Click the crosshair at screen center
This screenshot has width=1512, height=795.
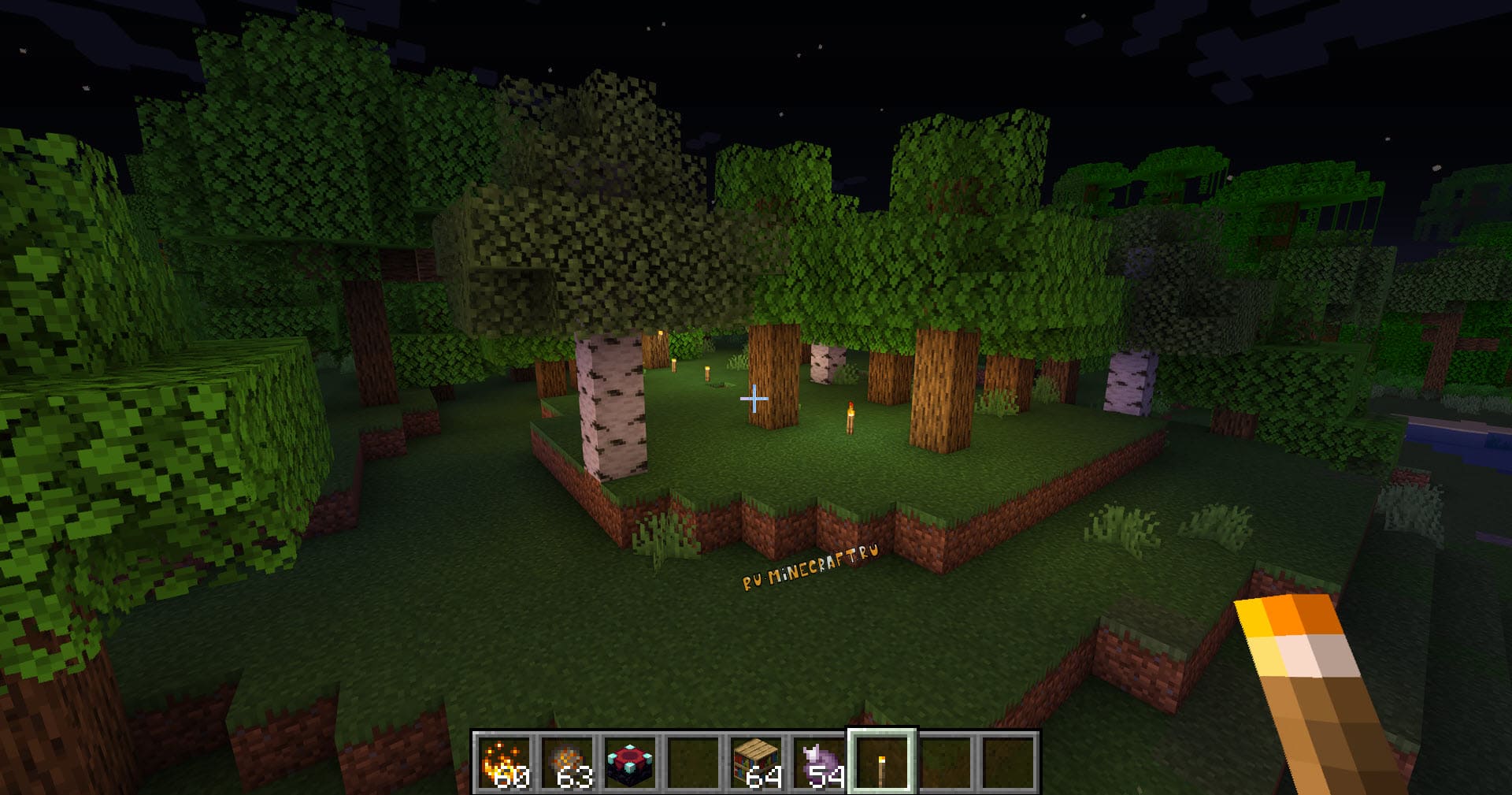tap(755, 400)
